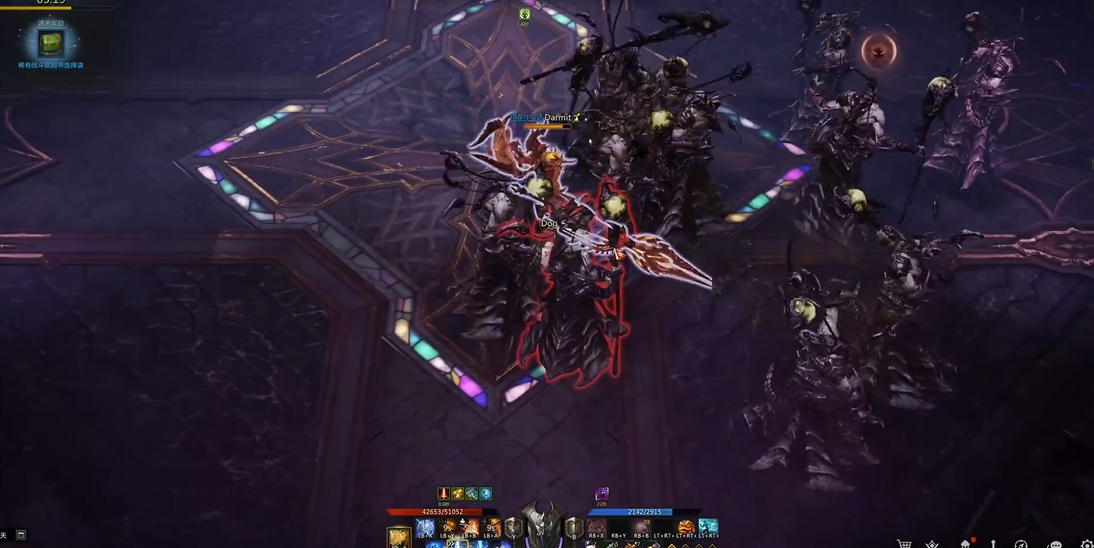Open the shop cart icon
Screen dimensions: 1094x548
904,544
